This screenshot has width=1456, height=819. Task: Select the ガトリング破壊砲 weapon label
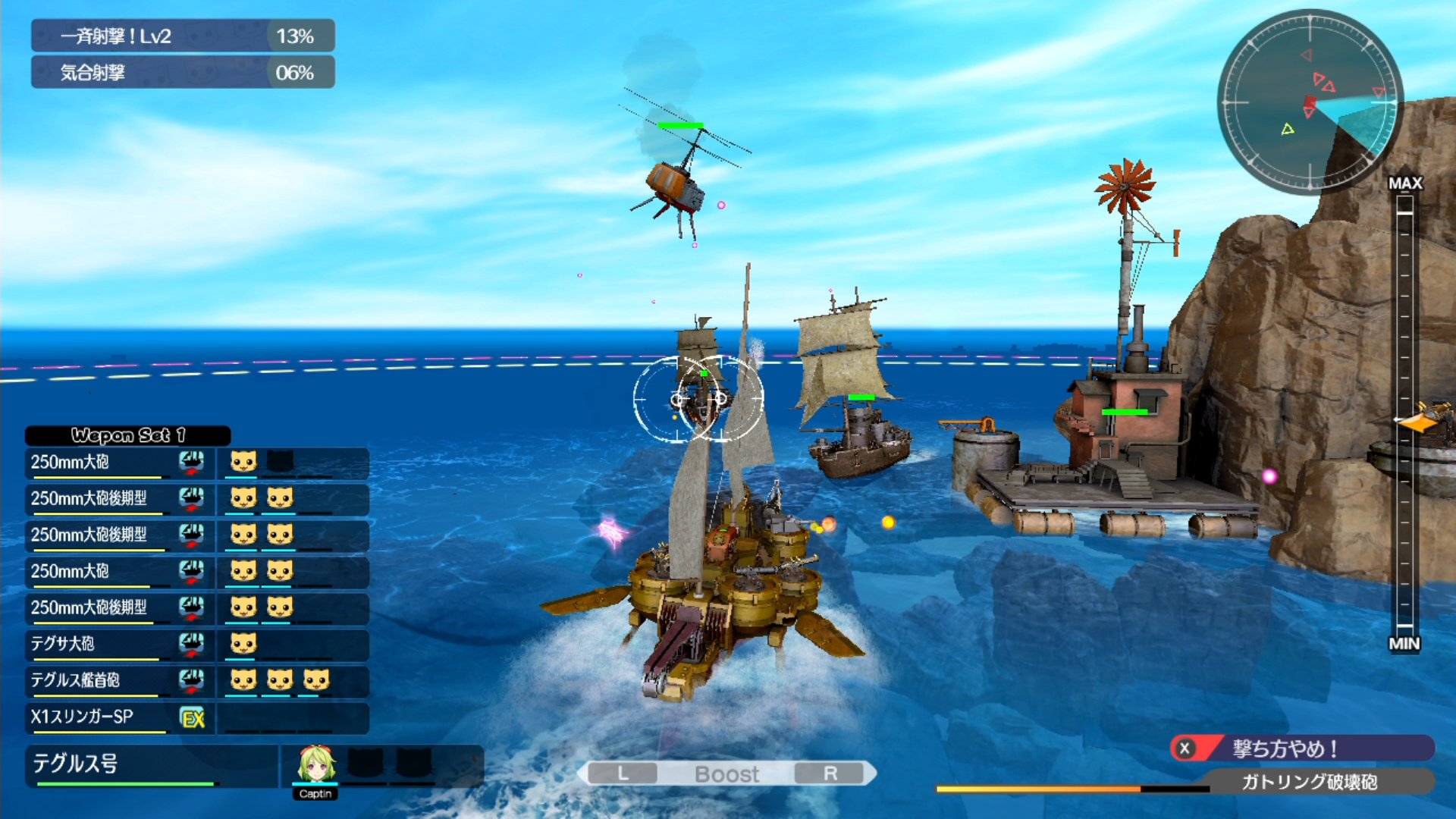[x=1309, y=782]
